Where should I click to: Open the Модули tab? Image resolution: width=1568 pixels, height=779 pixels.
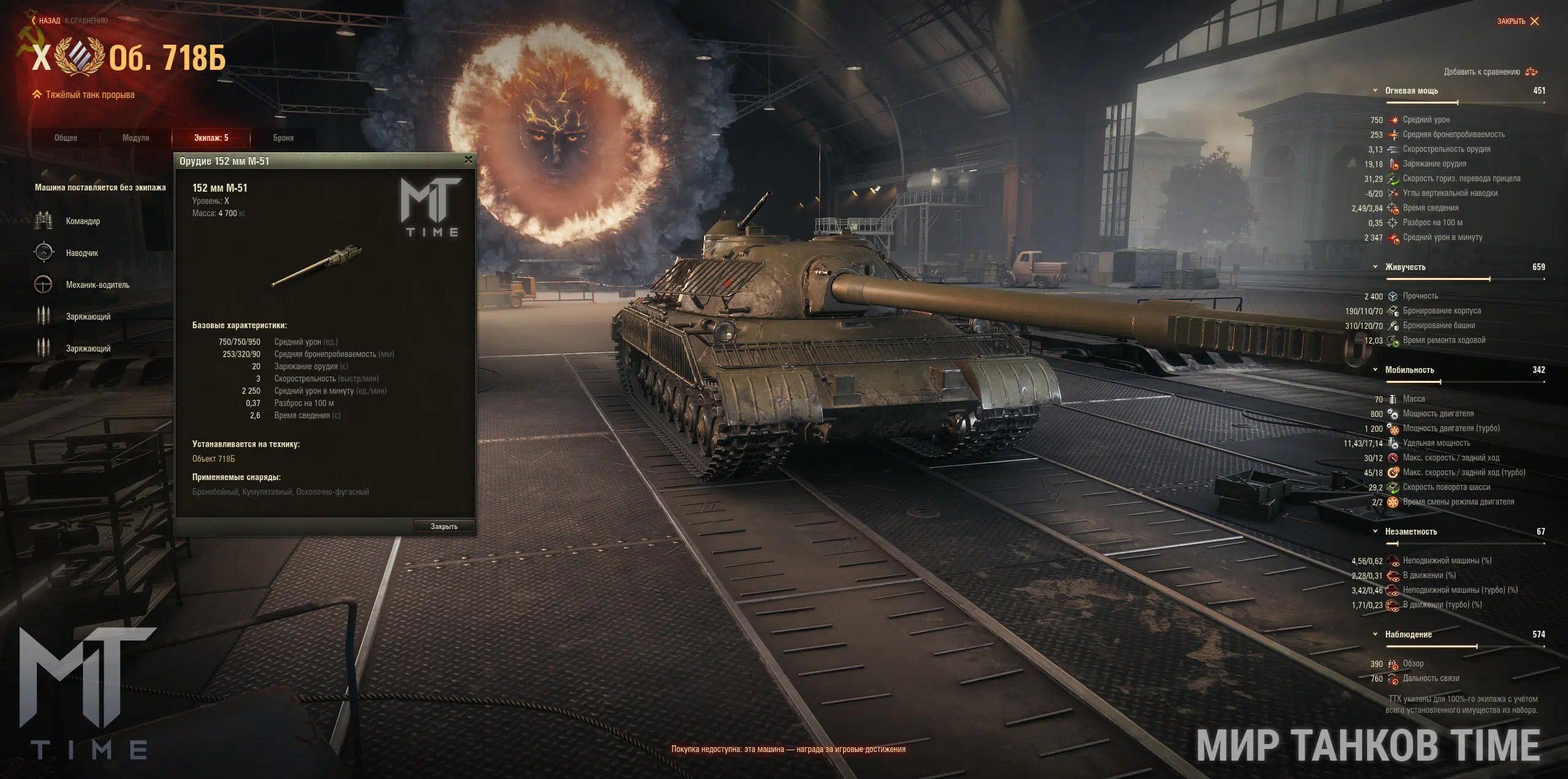tap(135, 138)
